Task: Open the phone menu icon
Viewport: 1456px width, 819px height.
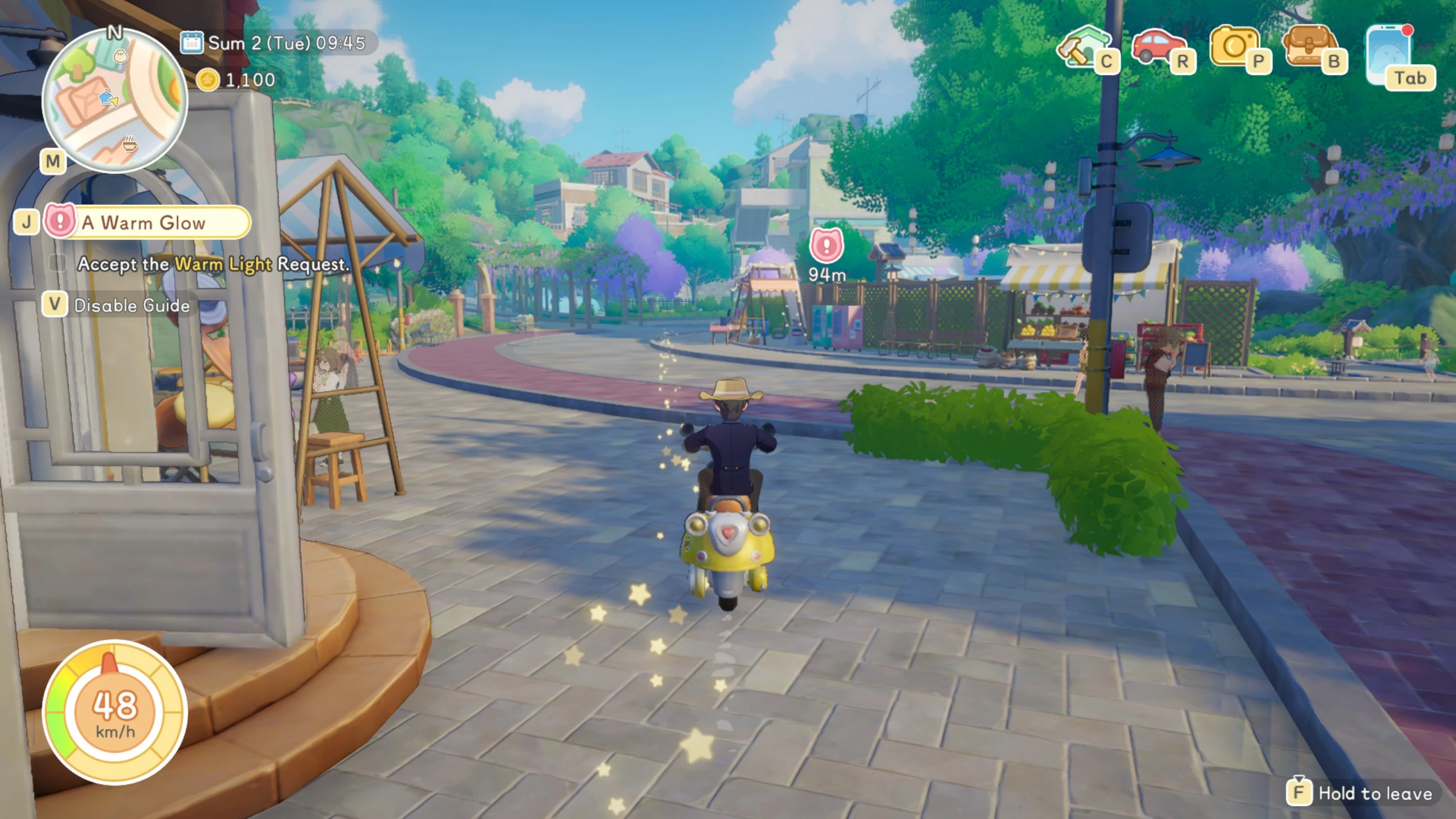Action: pyautogui.click(x=1390, y=52)
